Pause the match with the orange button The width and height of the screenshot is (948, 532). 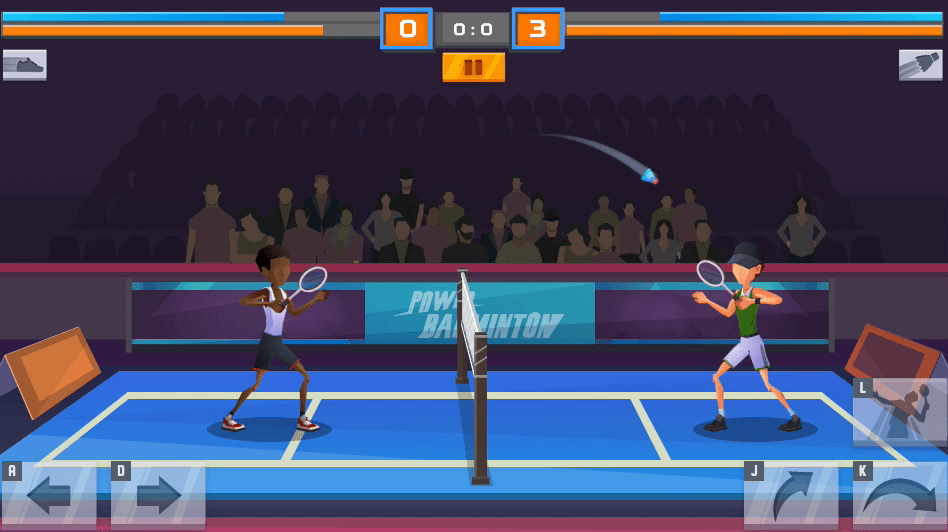tap(473, 67)
